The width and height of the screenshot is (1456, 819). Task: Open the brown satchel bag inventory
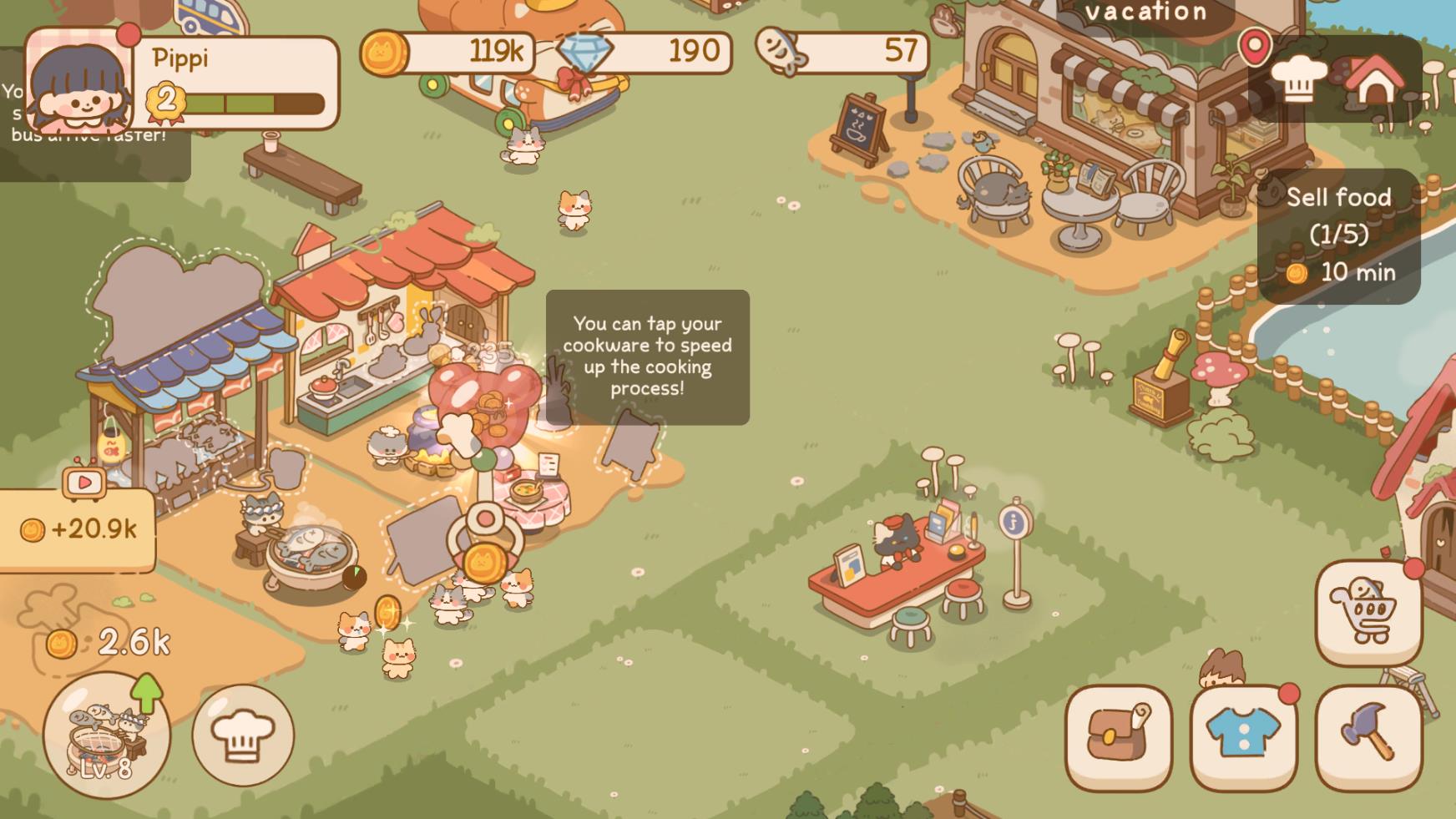click(x=1118, y=737)
